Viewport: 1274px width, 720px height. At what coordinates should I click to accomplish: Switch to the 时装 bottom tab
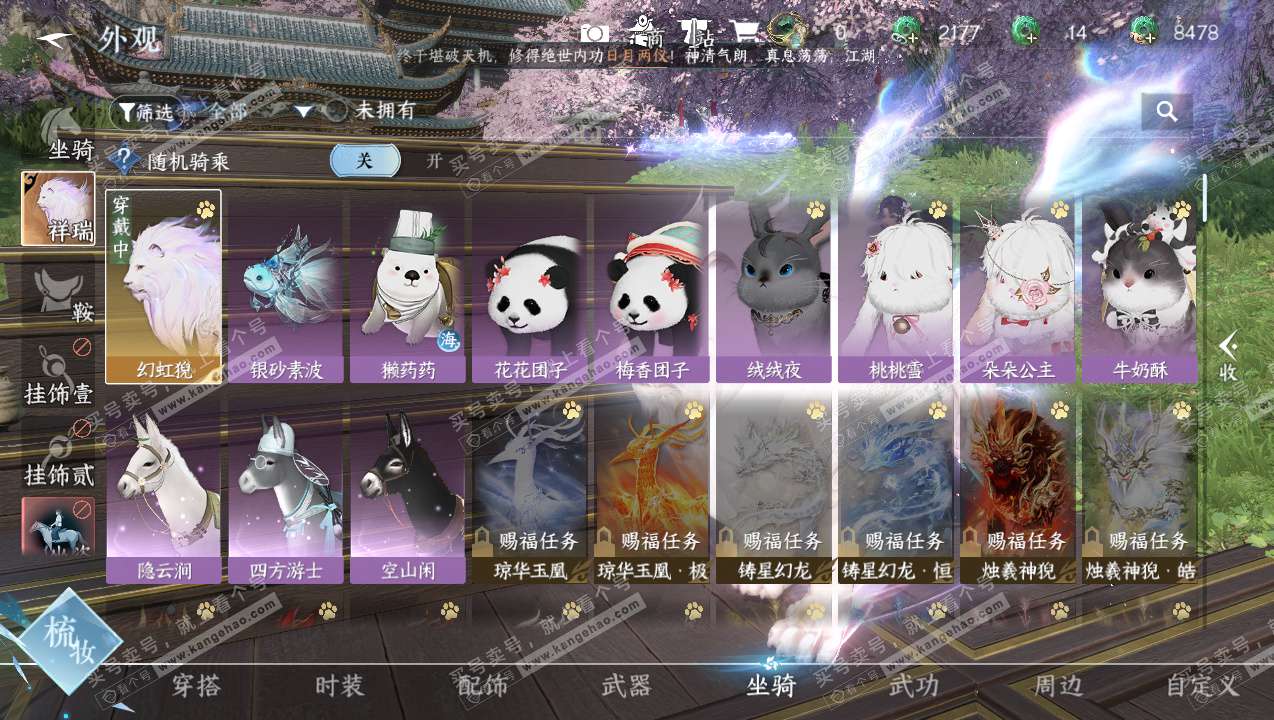(x=340, y=686)
